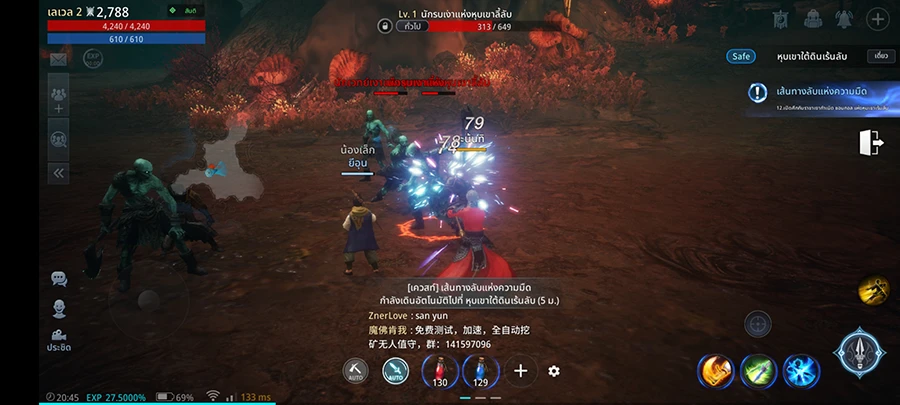This screenshot has height=405, width=900.
Task: Cast the blue whirlwind skill
Action: (x=801, y=372)
